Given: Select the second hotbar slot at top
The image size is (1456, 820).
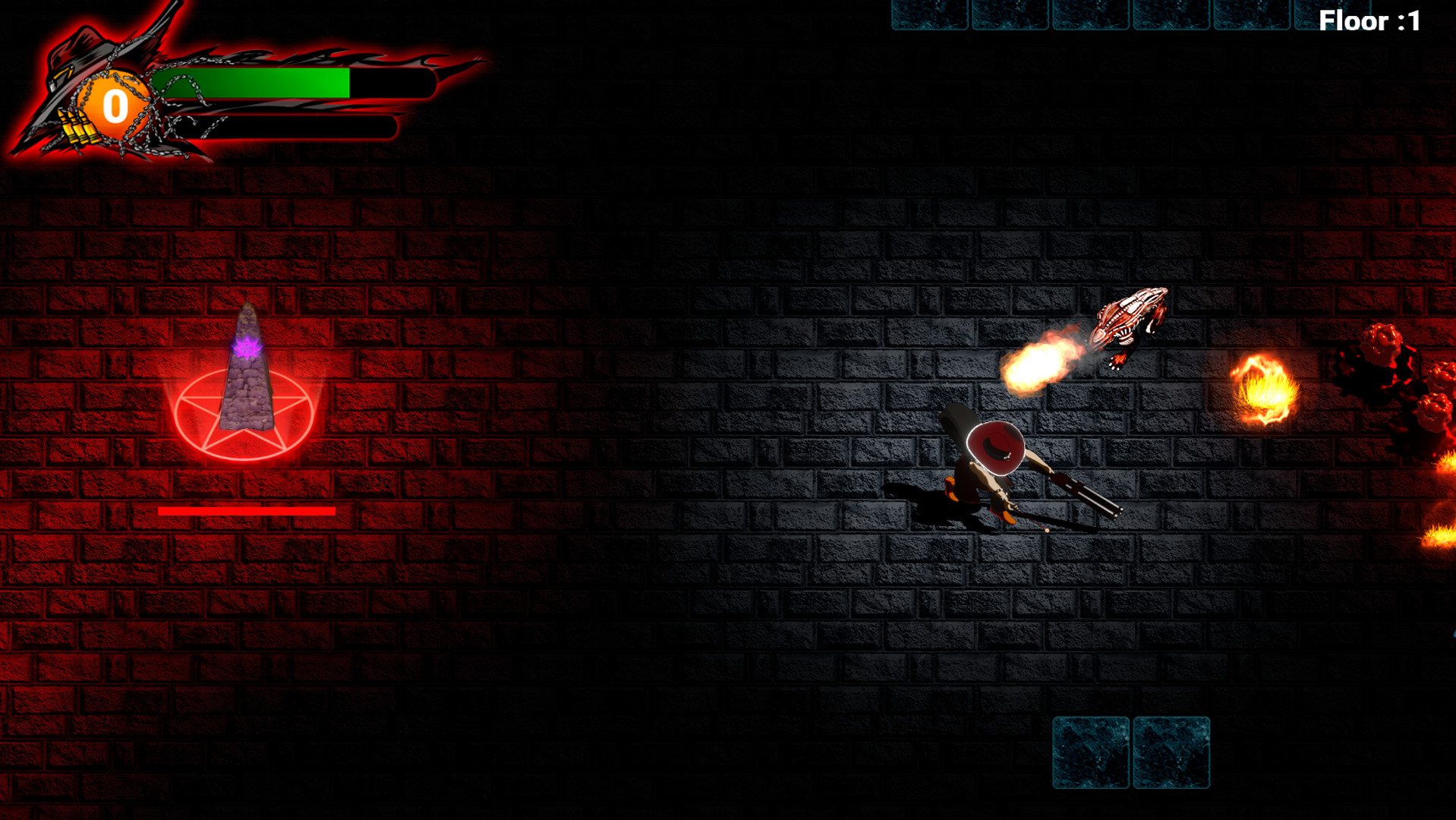Looking at the screenshot, I should click(1010, 12).
